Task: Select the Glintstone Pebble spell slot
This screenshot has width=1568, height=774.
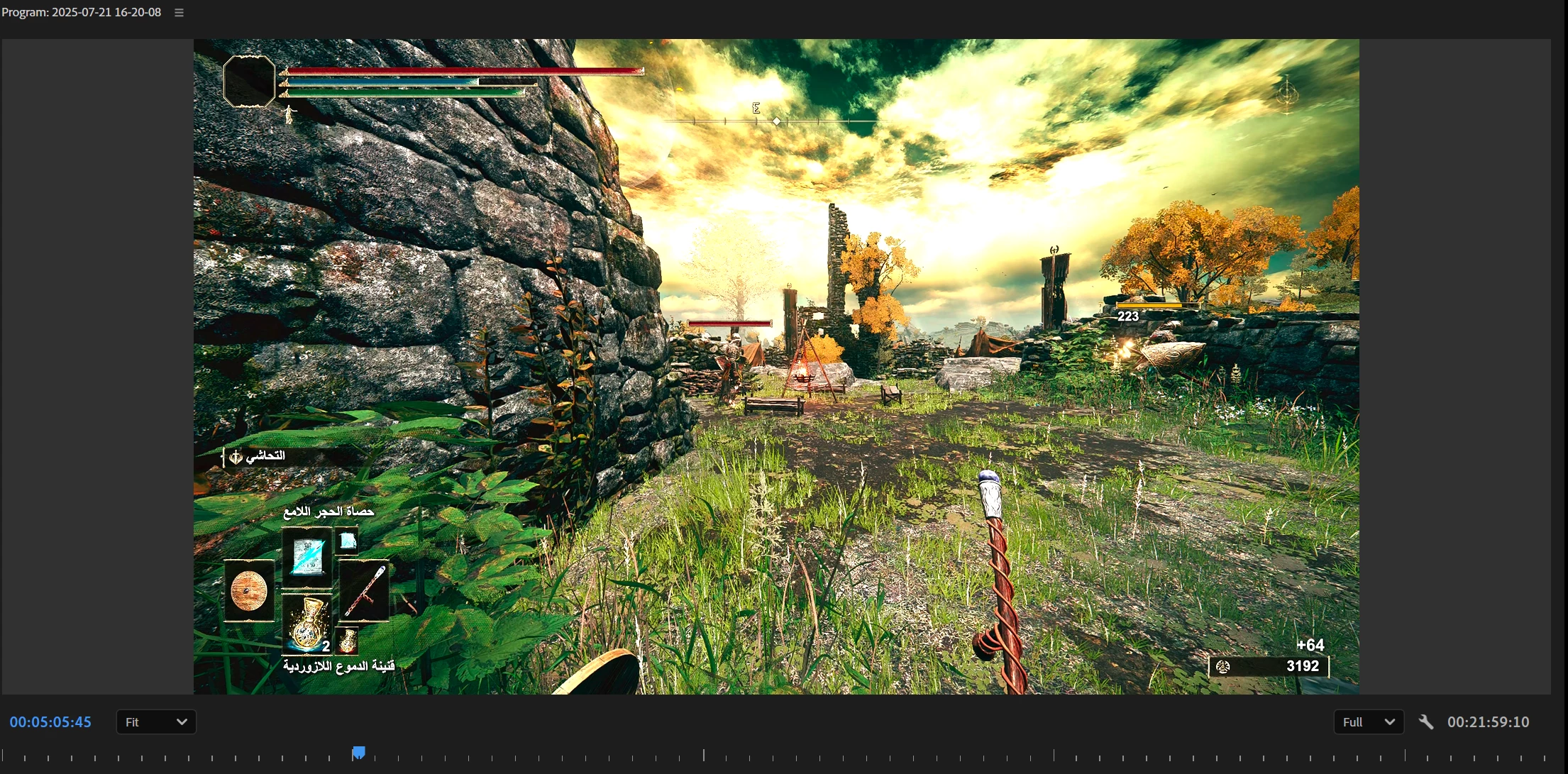Action: pos(307,557)
